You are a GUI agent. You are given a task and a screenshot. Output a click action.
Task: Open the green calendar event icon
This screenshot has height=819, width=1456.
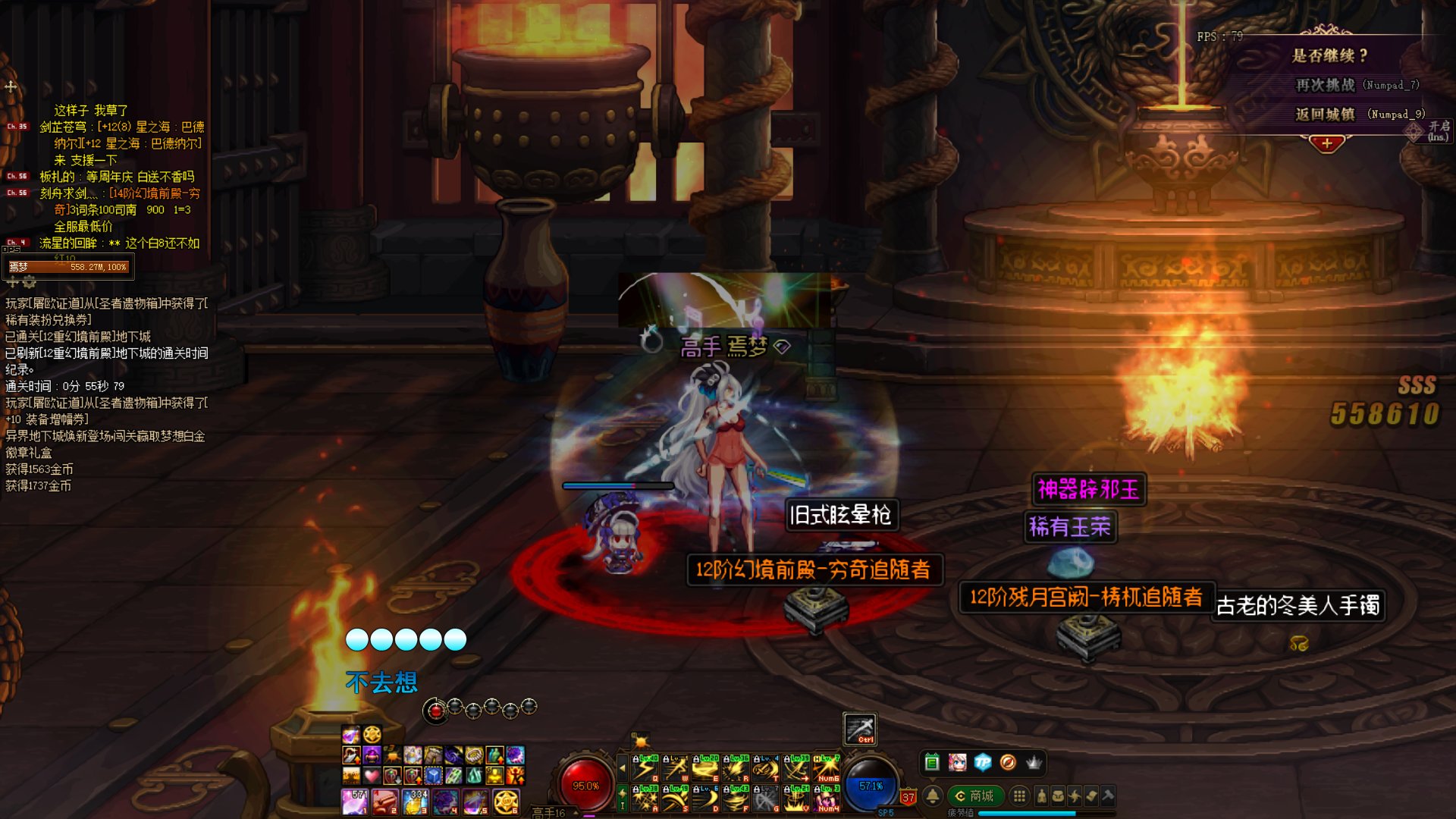[x=932, y=762]
